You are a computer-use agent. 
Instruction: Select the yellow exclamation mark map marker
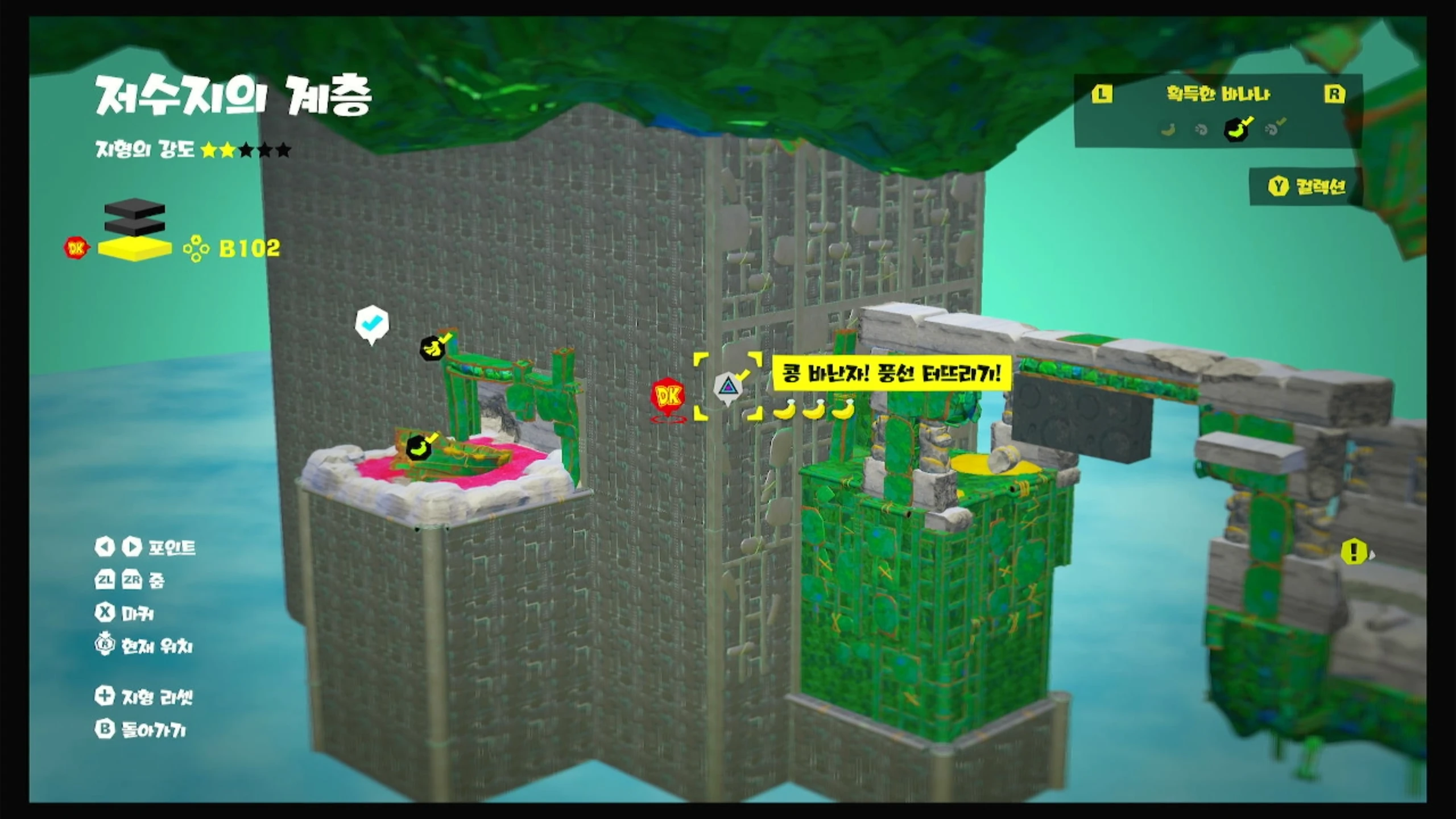(x=1354, y=551)
